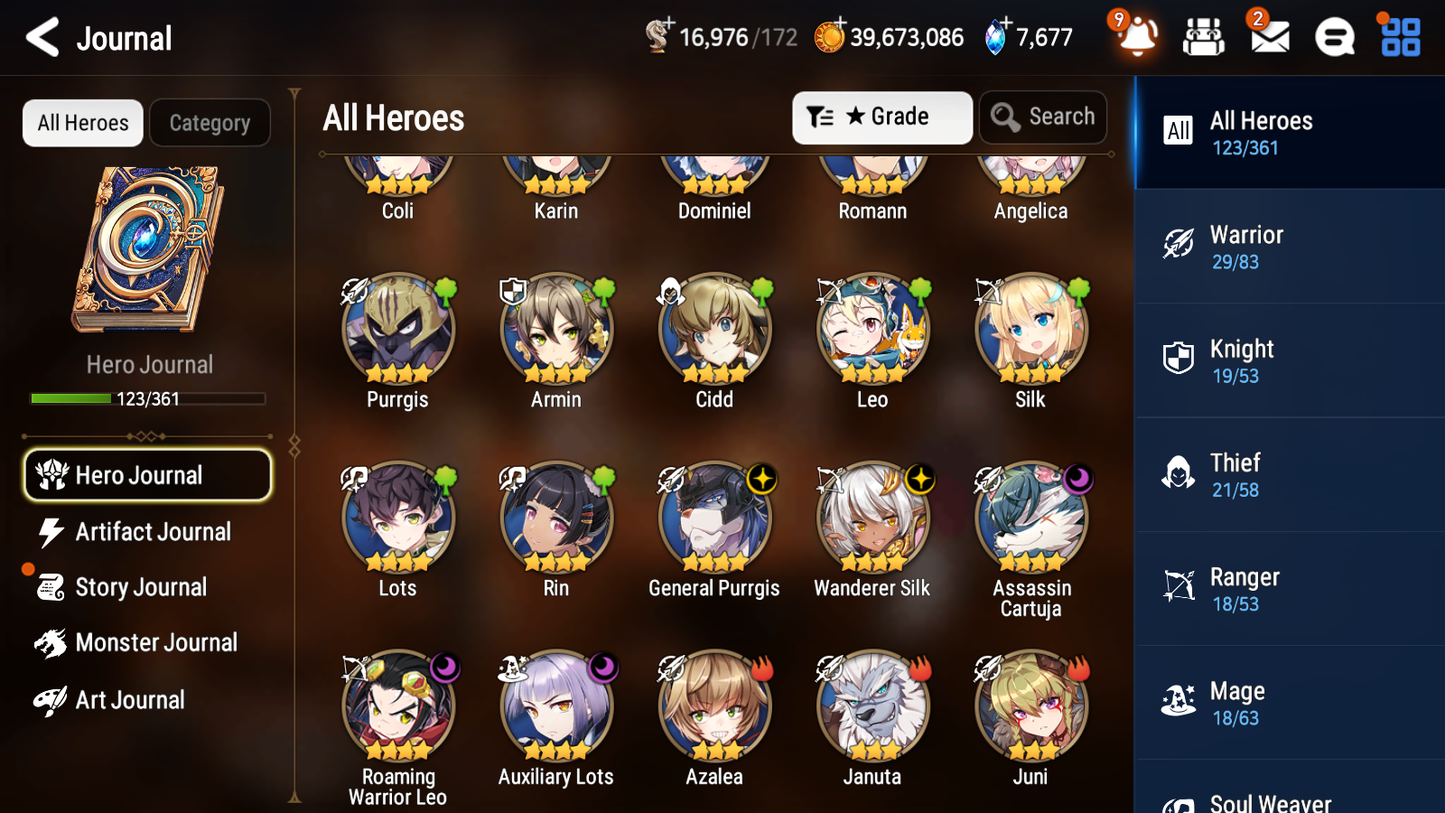Click the Hero Journal progress bar showing 123/361

148,397
